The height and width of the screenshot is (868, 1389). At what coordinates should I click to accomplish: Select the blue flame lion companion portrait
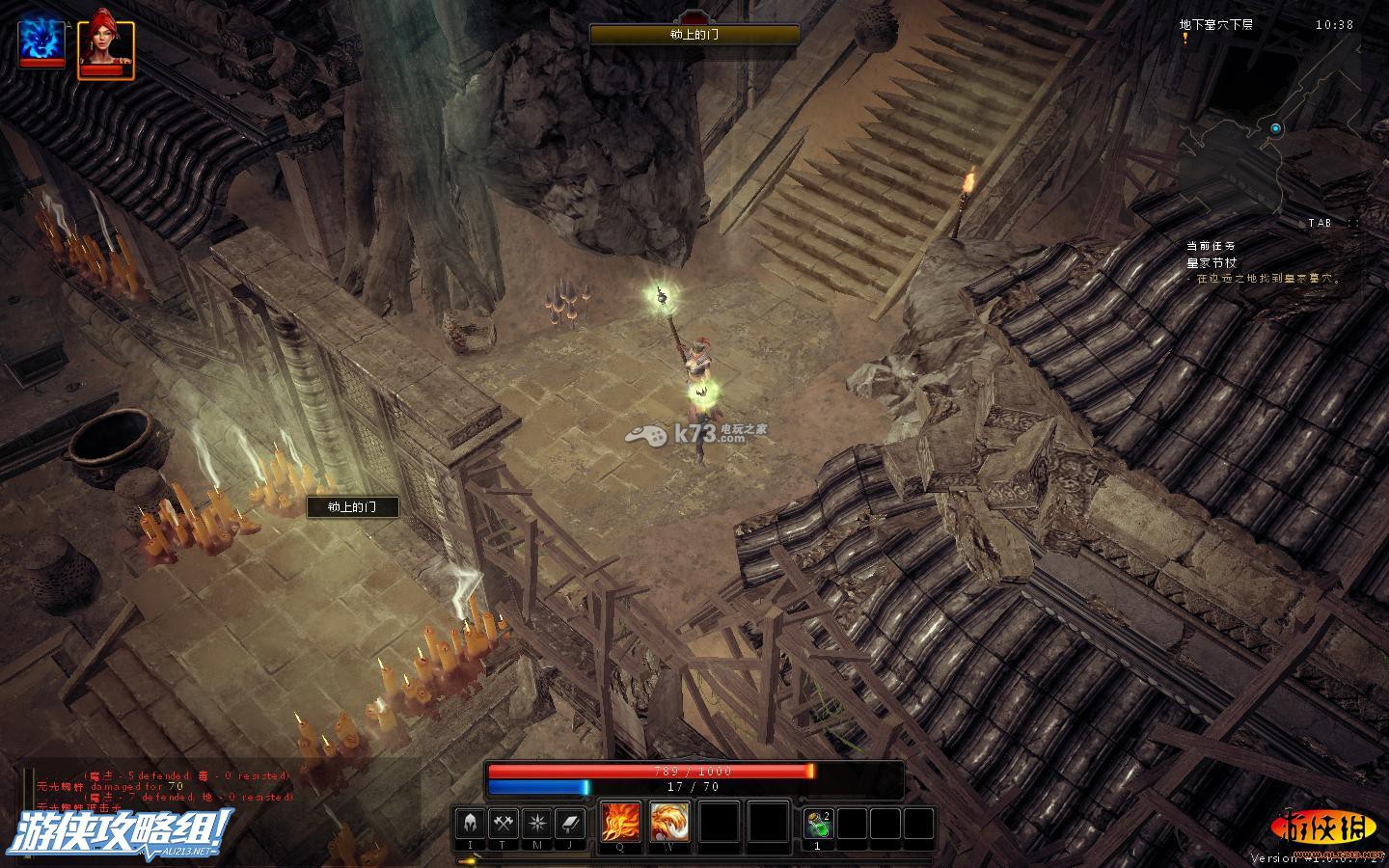[42, 41]
